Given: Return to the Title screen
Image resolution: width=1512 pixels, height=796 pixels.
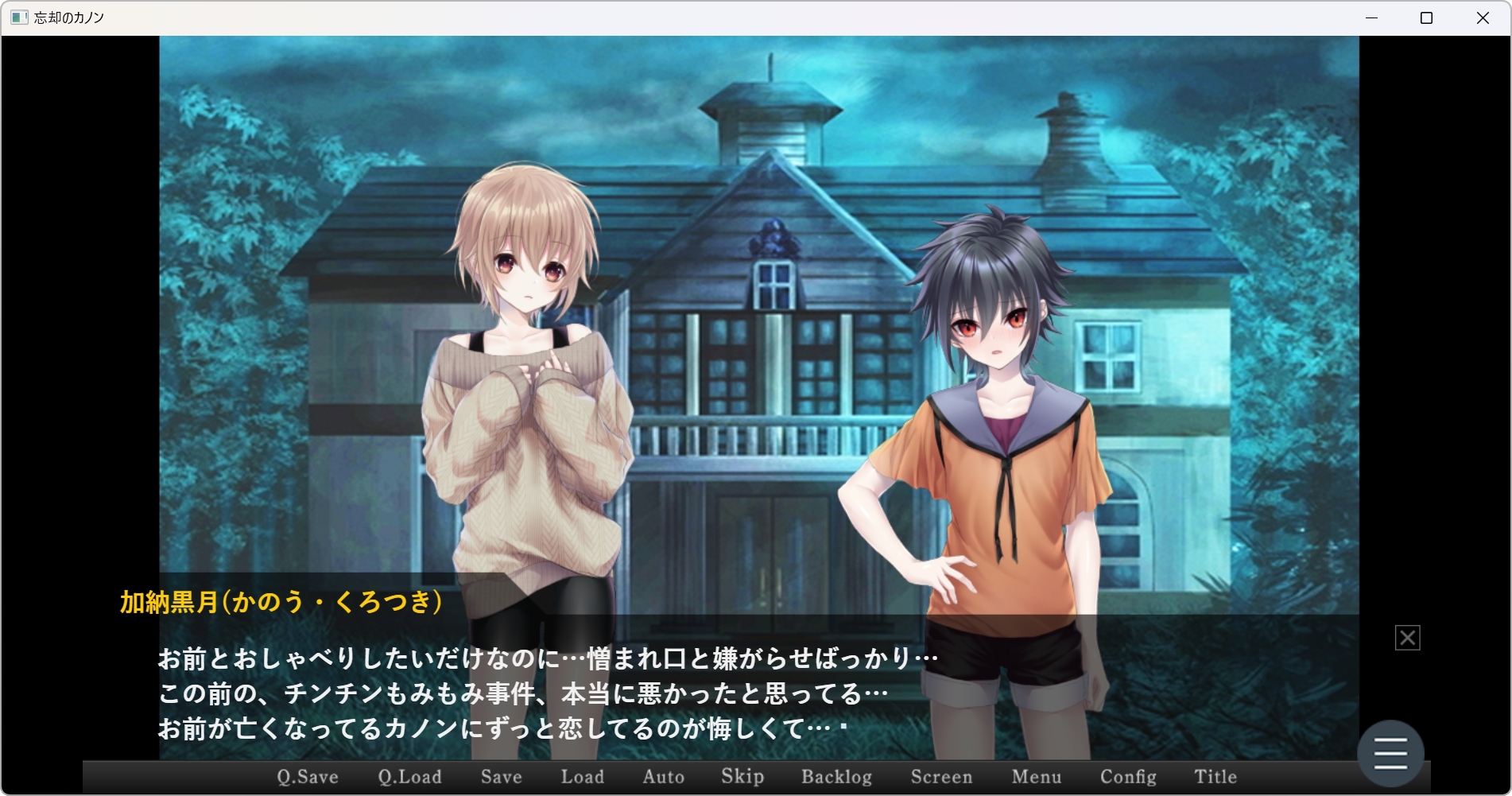Looking at the screenshot, I should (1215, 777).
